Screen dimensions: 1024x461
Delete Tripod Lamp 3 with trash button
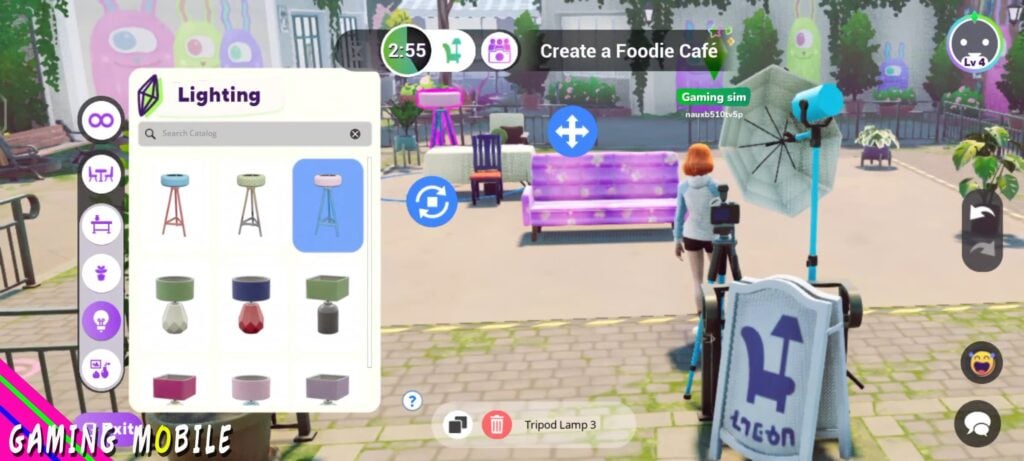tap(496, 424)
